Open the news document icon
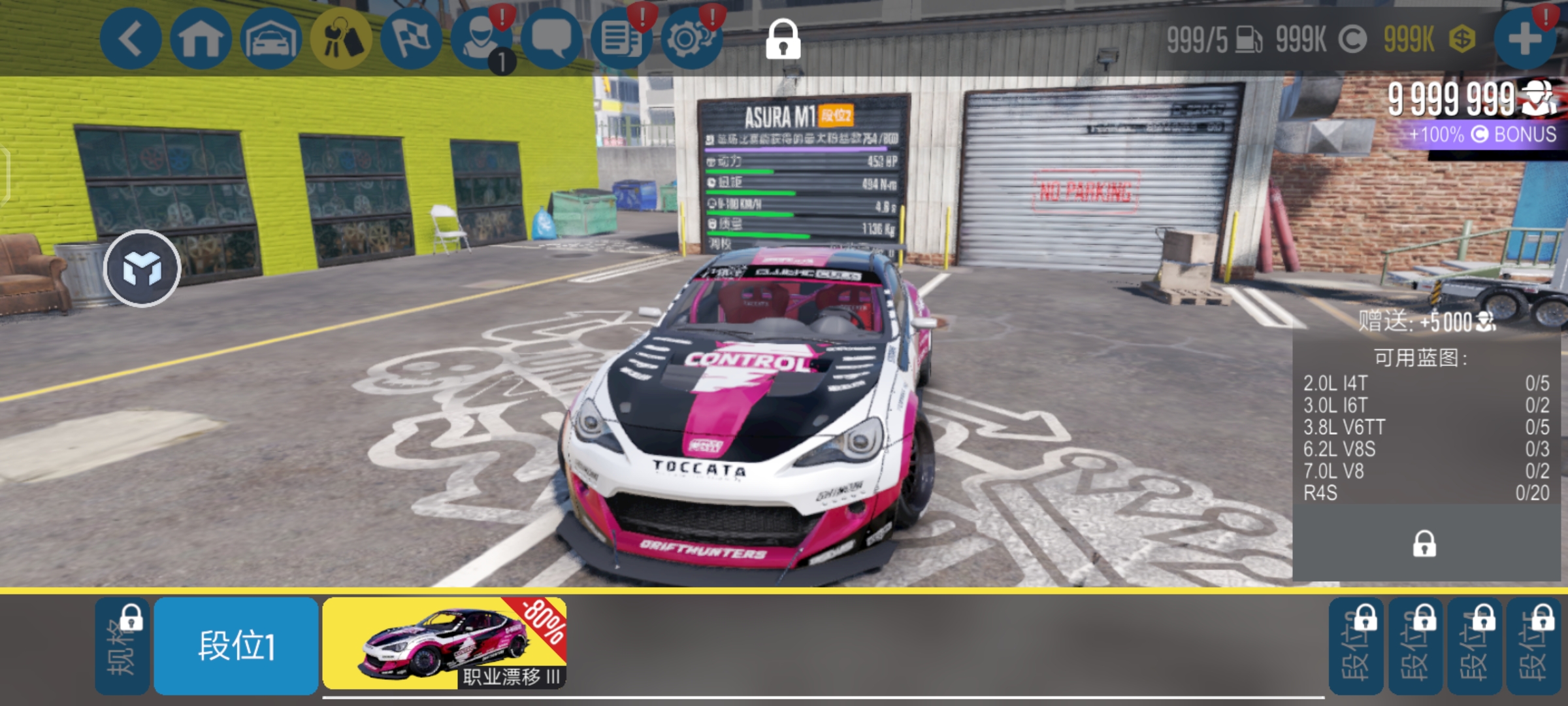The height and width of the screenshot is (706, 1568). click(621, 39)
